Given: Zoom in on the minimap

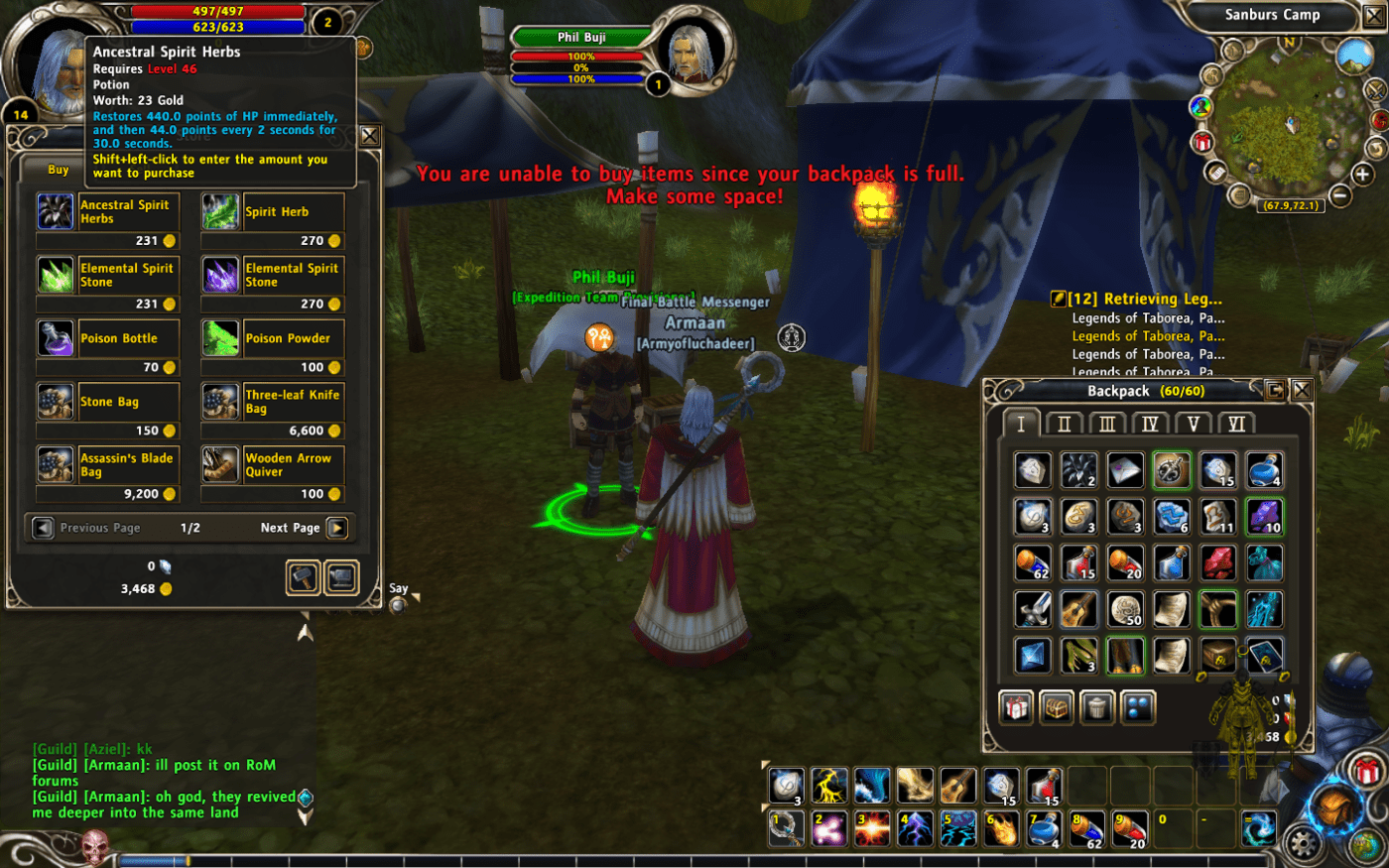Looking at the screenshot, I should pyautogui.click(x=1362, y=175).
